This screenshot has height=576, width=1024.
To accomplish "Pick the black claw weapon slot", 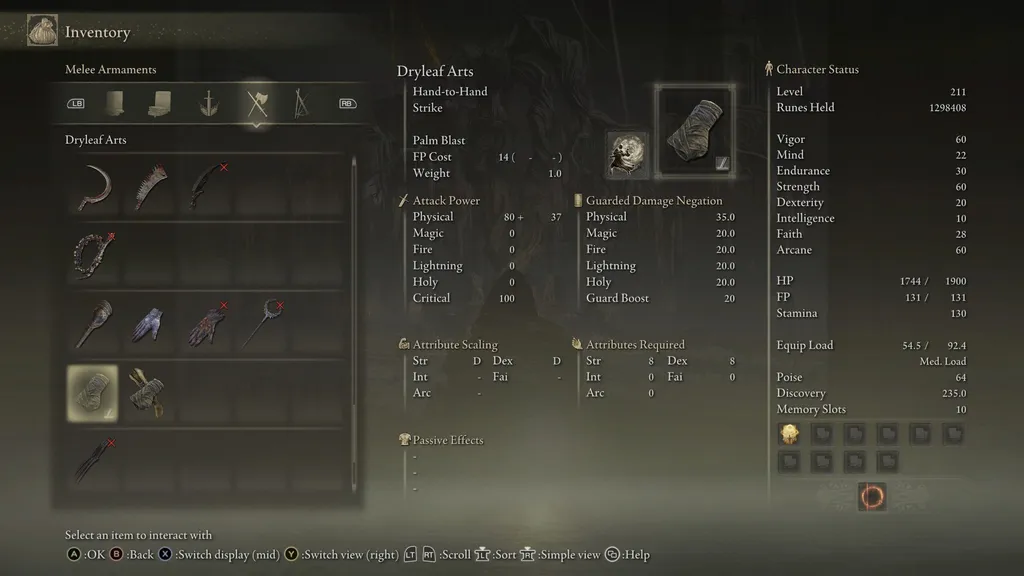I will click(95, 461).
